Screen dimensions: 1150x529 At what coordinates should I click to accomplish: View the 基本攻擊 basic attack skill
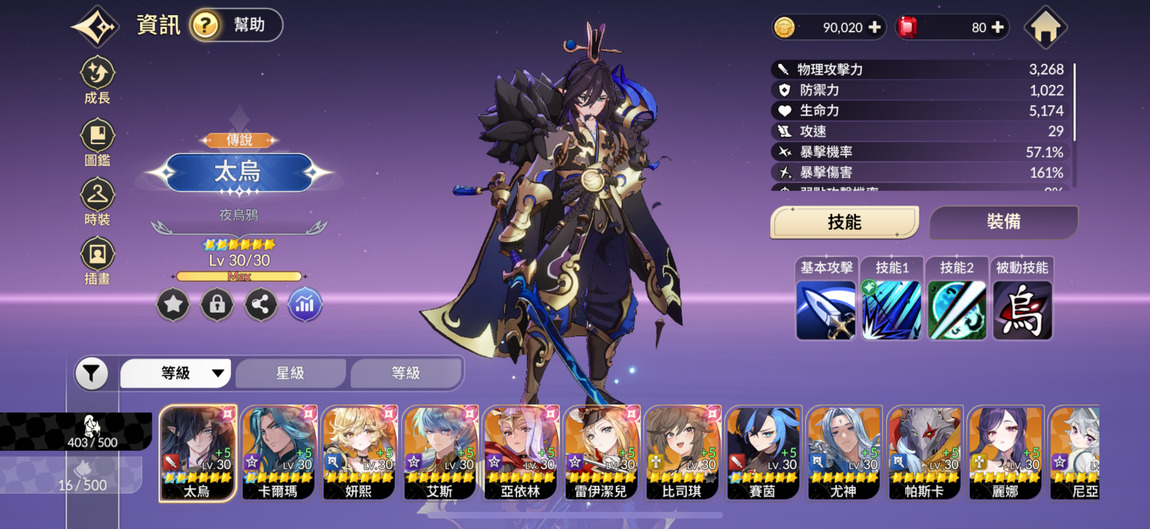tap(826, 309)
